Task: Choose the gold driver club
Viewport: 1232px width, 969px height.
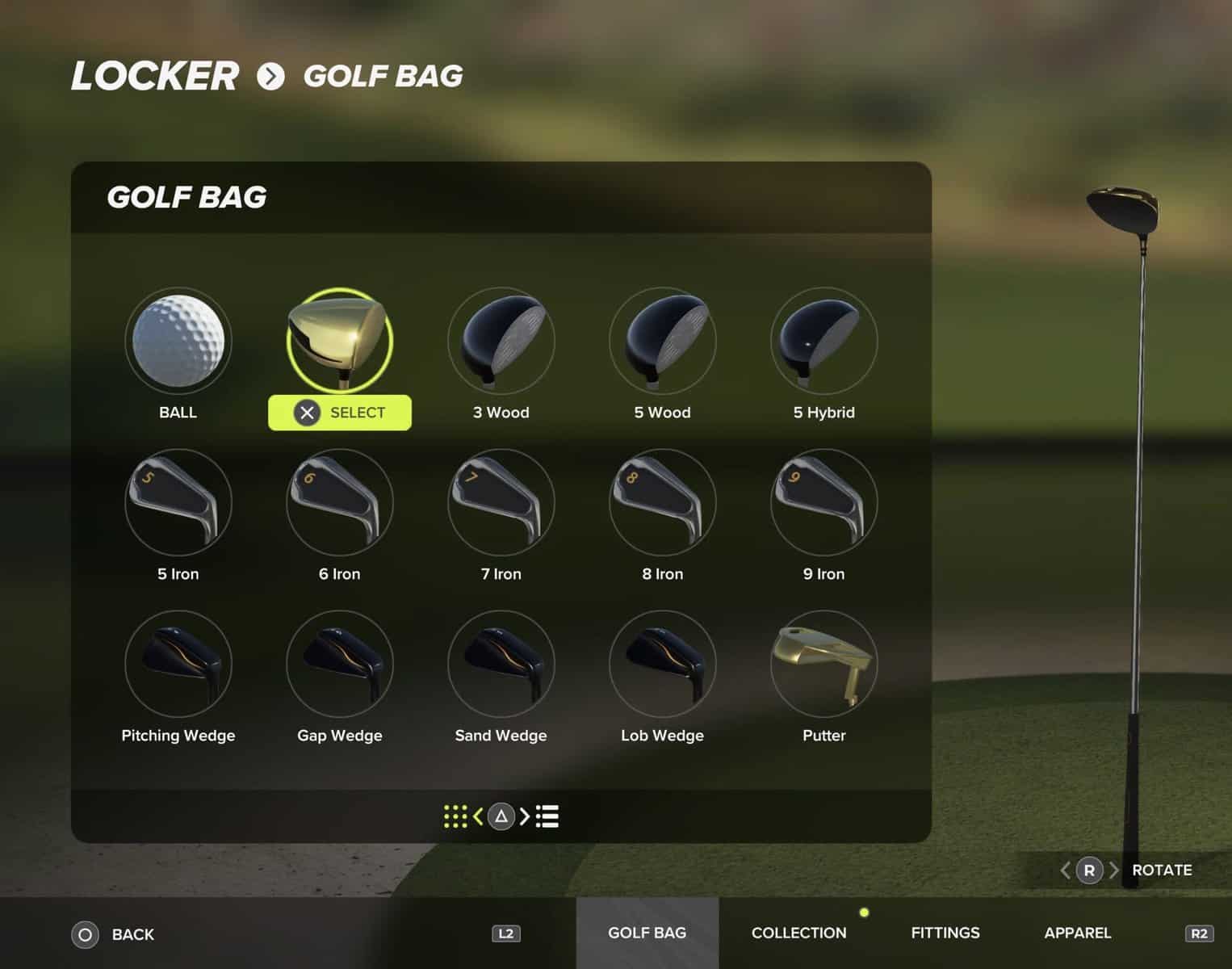Action: (340, 341)
